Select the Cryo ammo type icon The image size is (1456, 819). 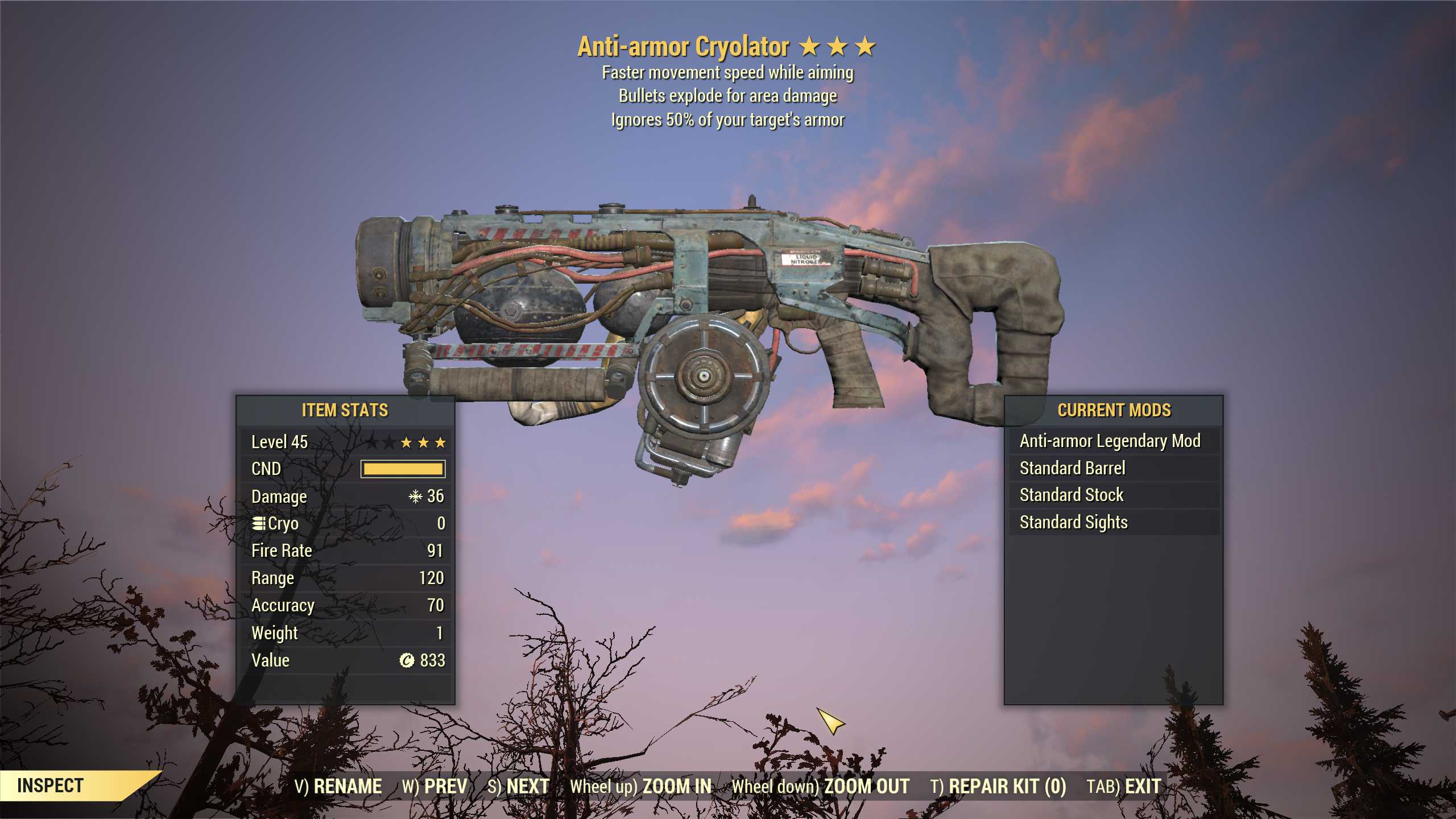click(260, 523)
